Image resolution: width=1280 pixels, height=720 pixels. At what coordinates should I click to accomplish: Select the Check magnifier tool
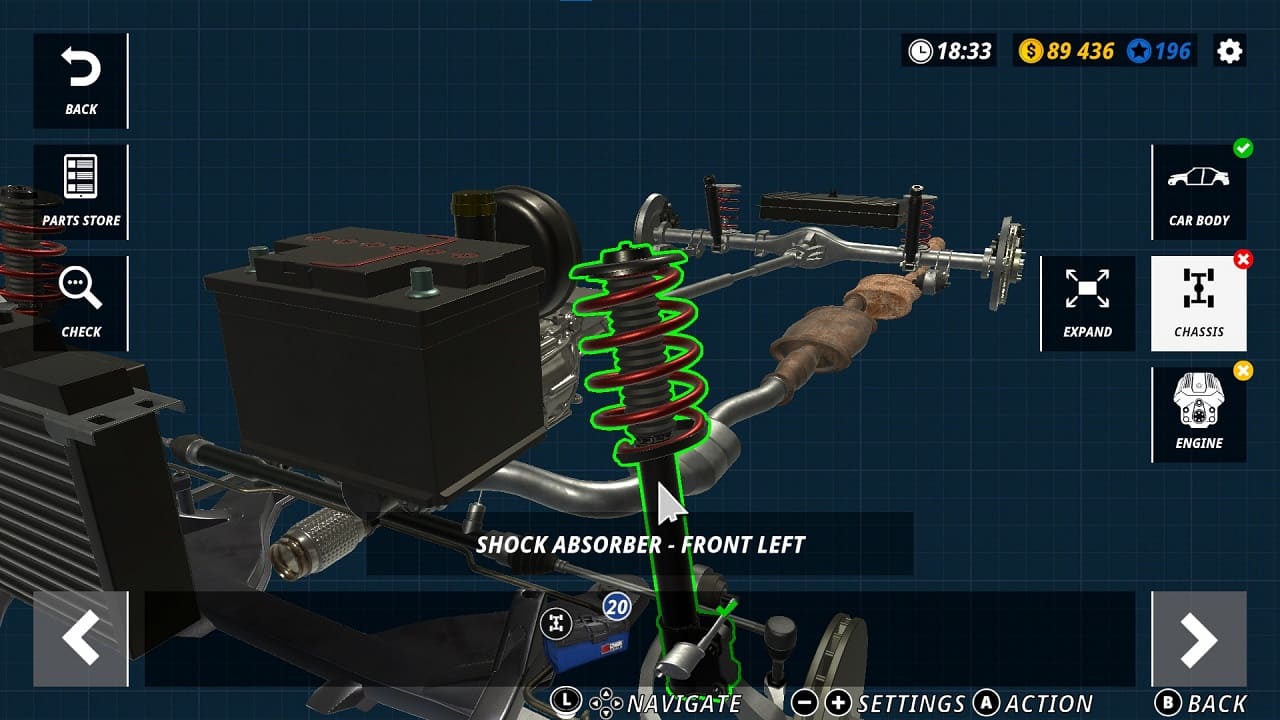point(80,302)
